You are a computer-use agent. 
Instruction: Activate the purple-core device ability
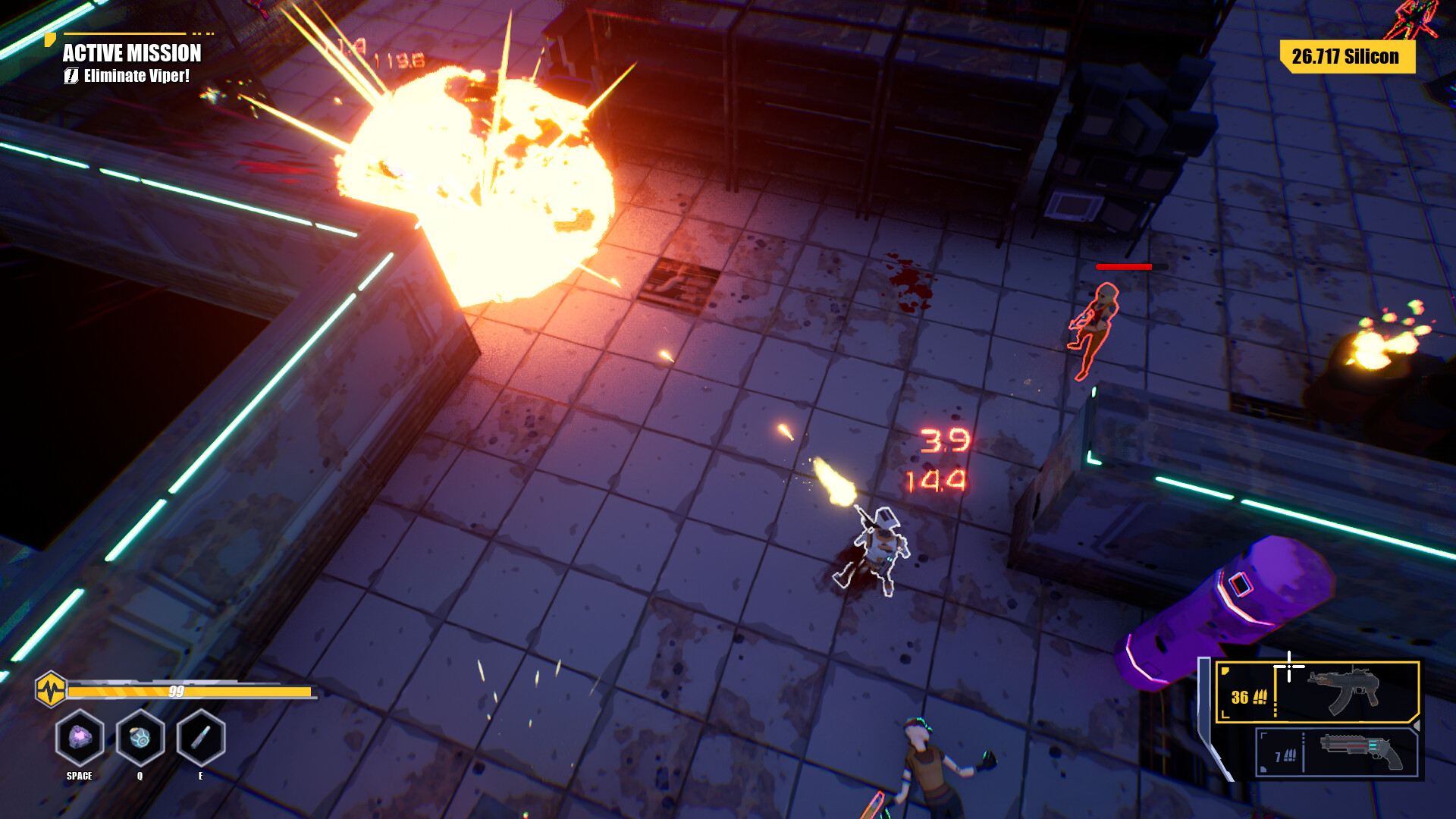80,738
